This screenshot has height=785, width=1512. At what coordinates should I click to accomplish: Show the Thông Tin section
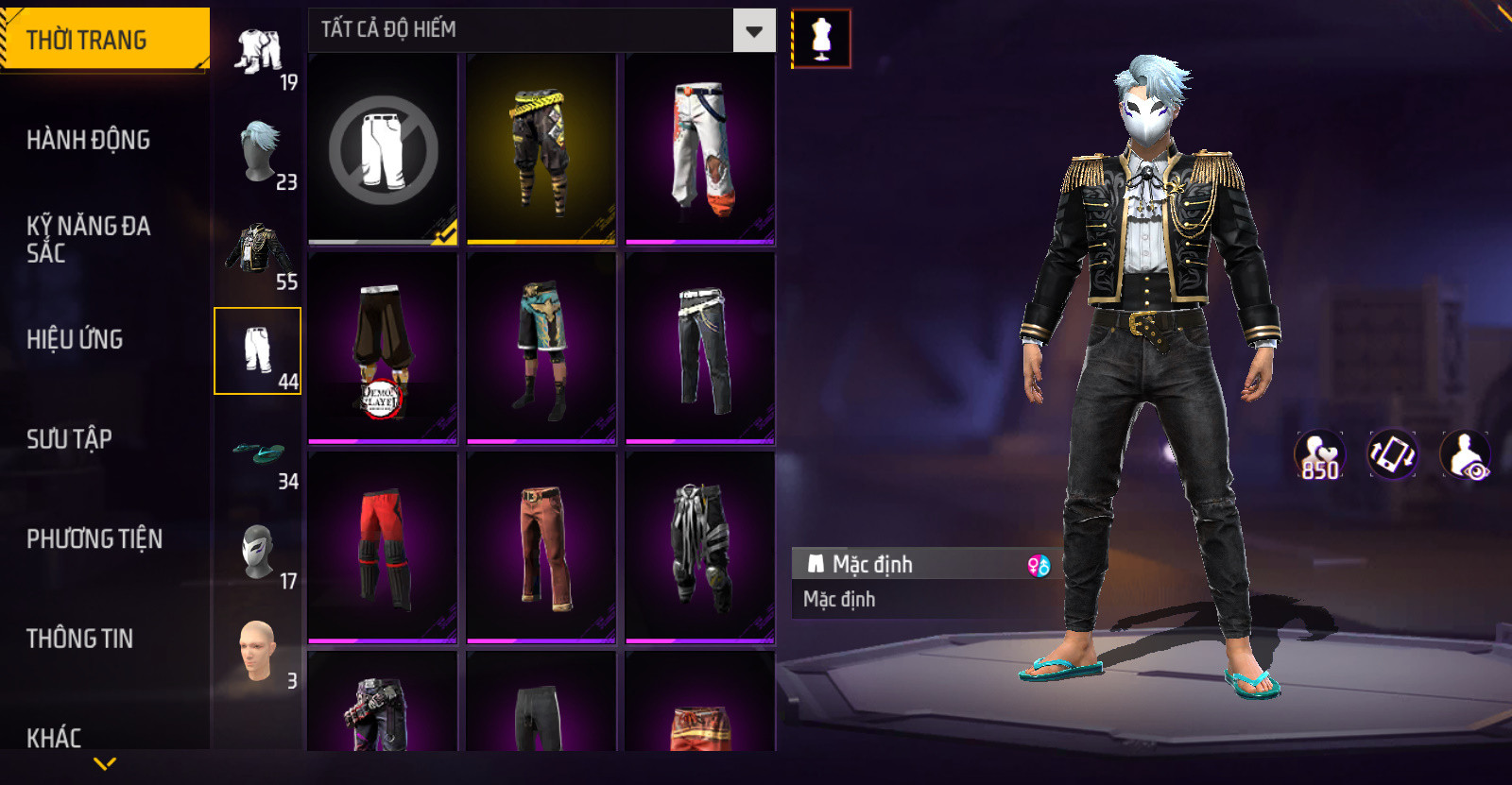click(x=80, y=639)
